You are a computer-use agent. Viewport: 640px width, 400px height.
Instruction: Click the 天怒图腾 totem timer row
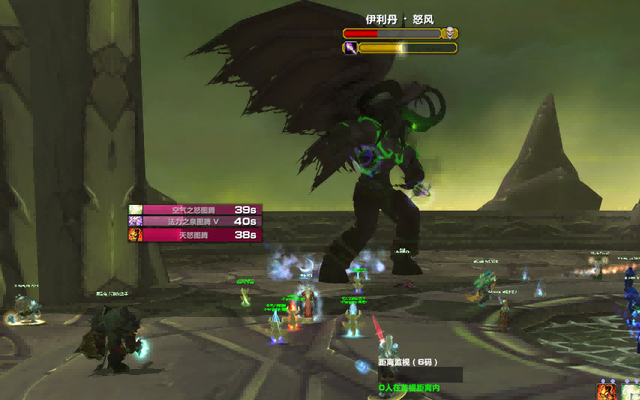coord(193,235)
